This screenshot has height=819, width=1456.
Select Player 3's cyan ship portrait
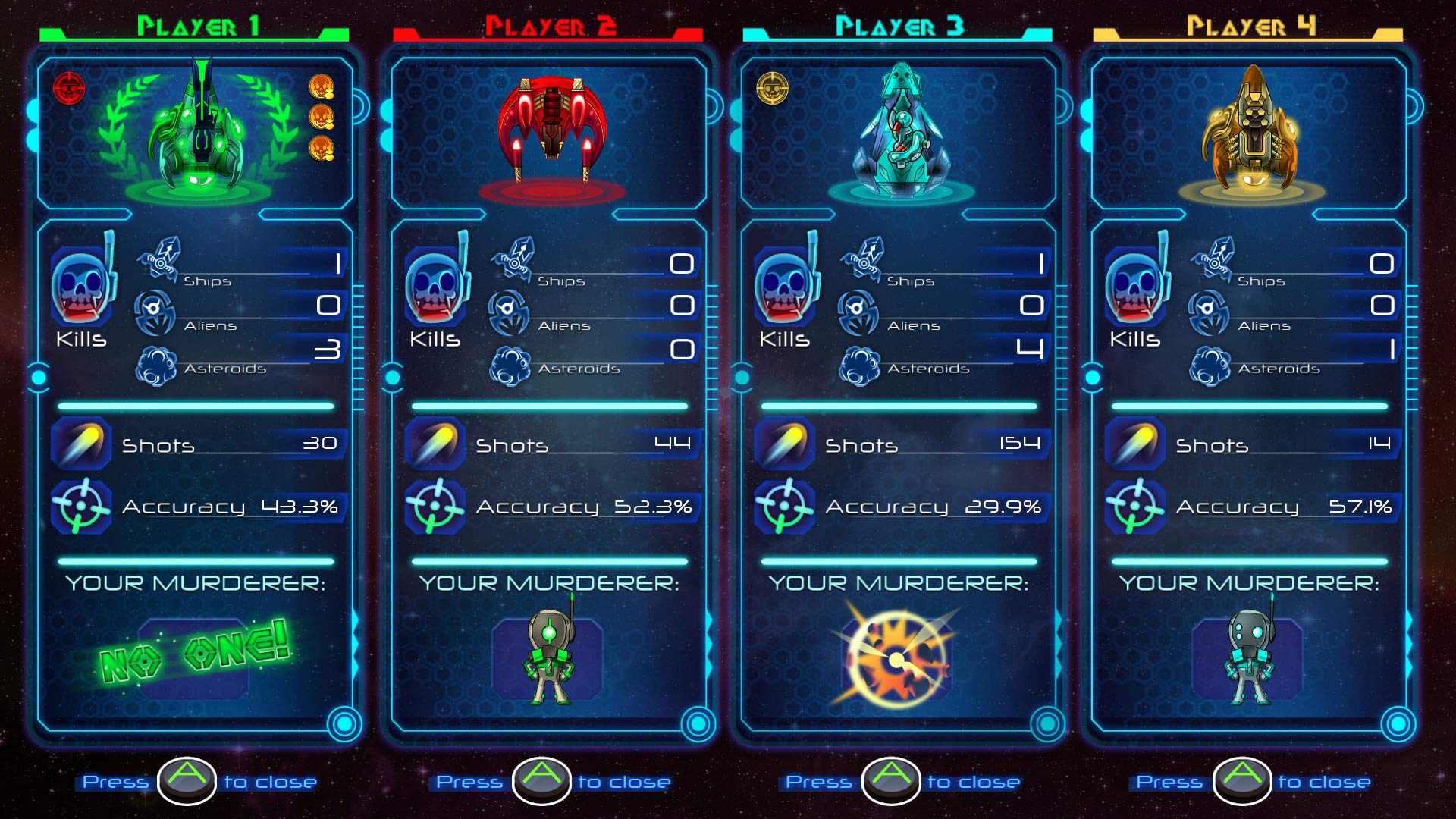(900, 129)
